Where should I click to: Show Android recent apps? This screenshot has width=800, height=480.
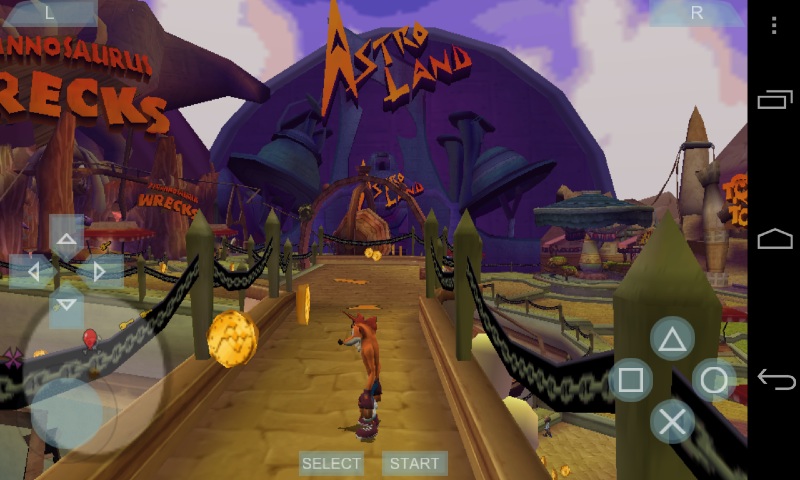pos(774,99)
